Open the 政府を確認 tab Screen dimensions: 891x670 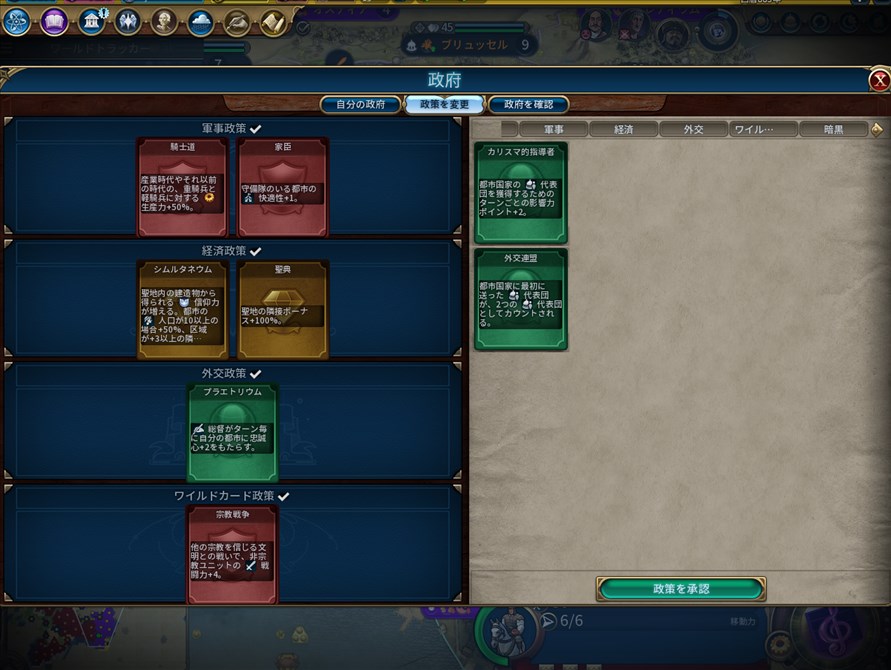(529, 104)
